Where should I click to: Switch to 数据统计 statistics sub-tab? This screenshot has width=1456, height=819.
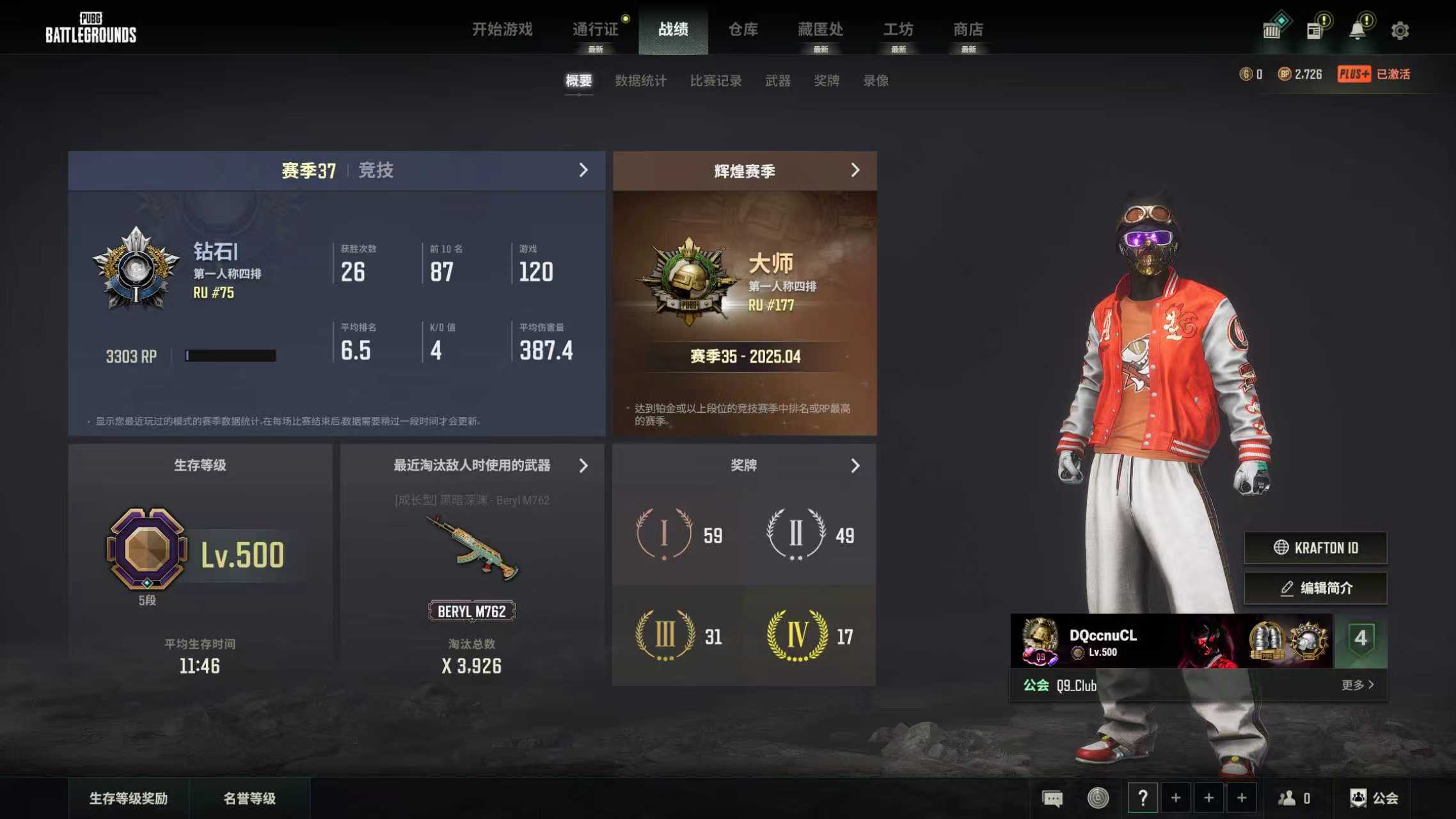[640, 81]
